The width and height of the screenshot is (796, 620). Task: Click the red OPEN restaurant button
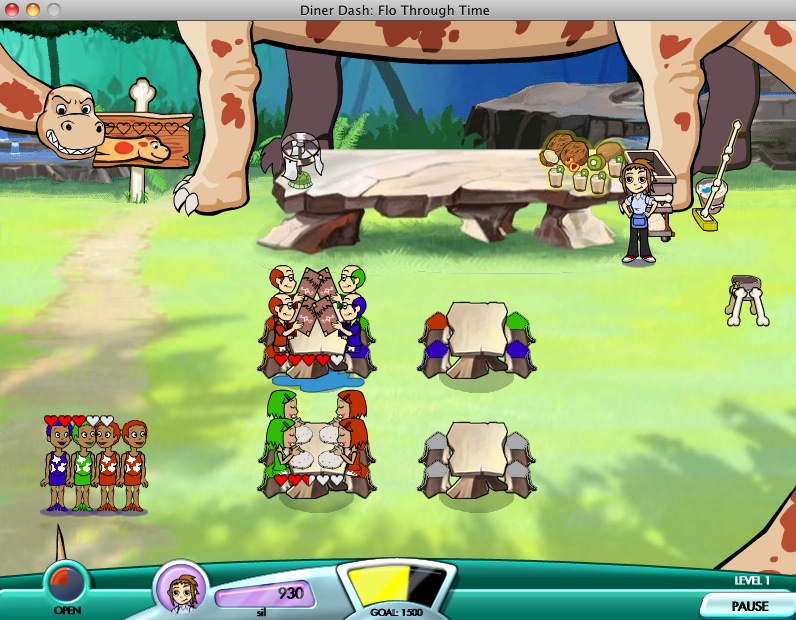point(67,582)
